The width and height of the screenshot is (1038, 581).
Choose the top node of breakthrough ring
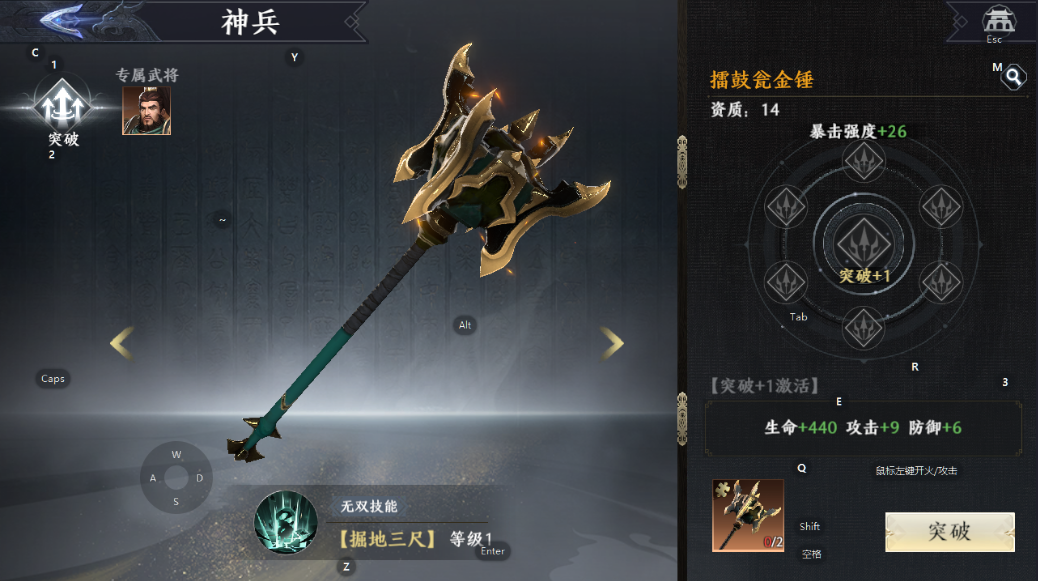[863, 160]
